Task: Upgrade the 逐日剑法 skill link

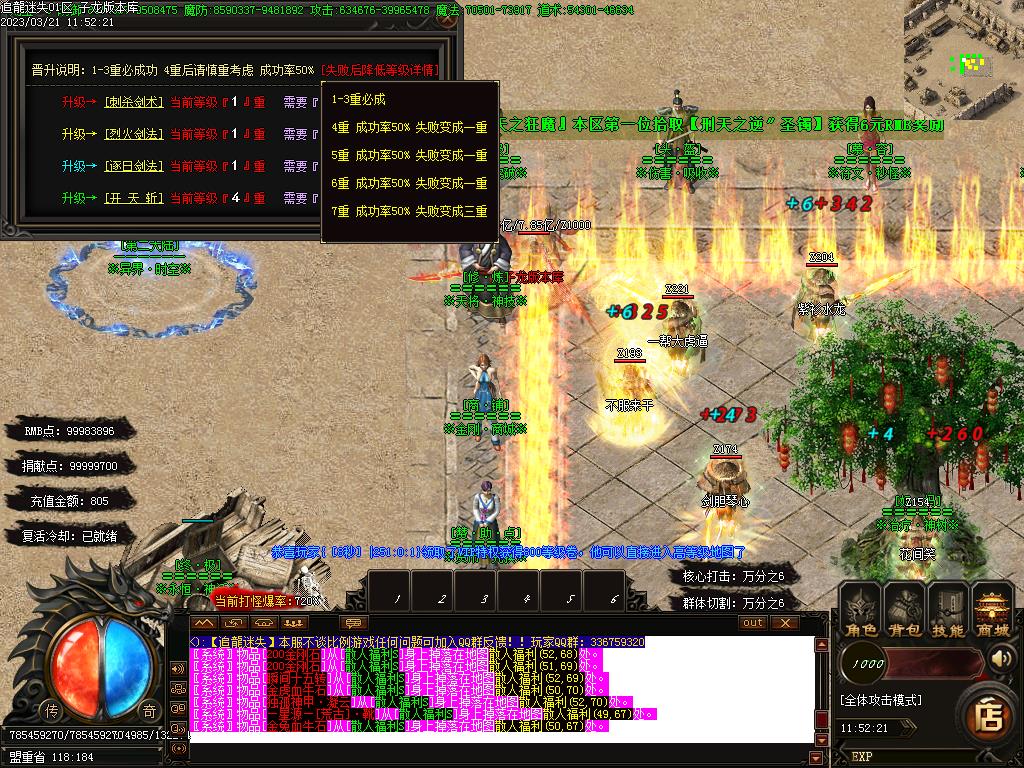Action: (131, 166)
